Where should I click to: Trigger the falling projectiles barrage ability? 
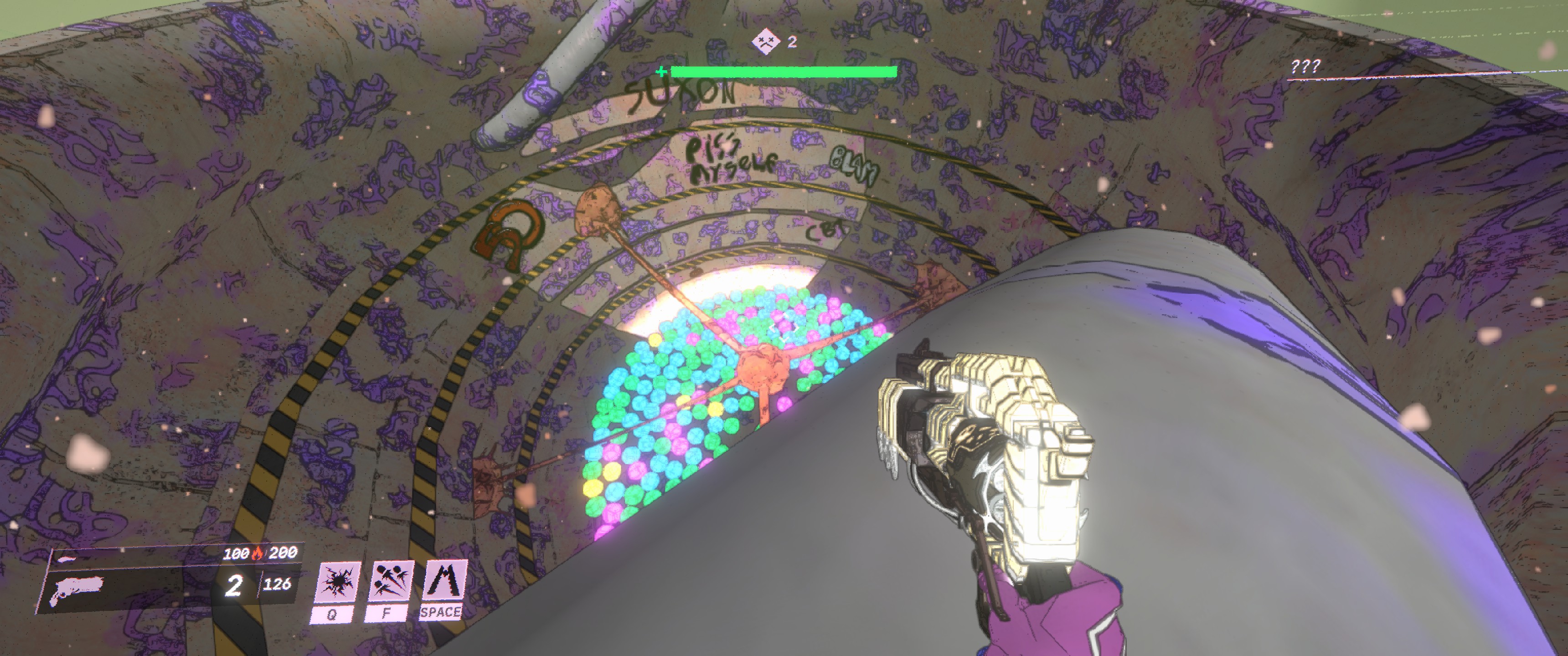coord(391,581)
